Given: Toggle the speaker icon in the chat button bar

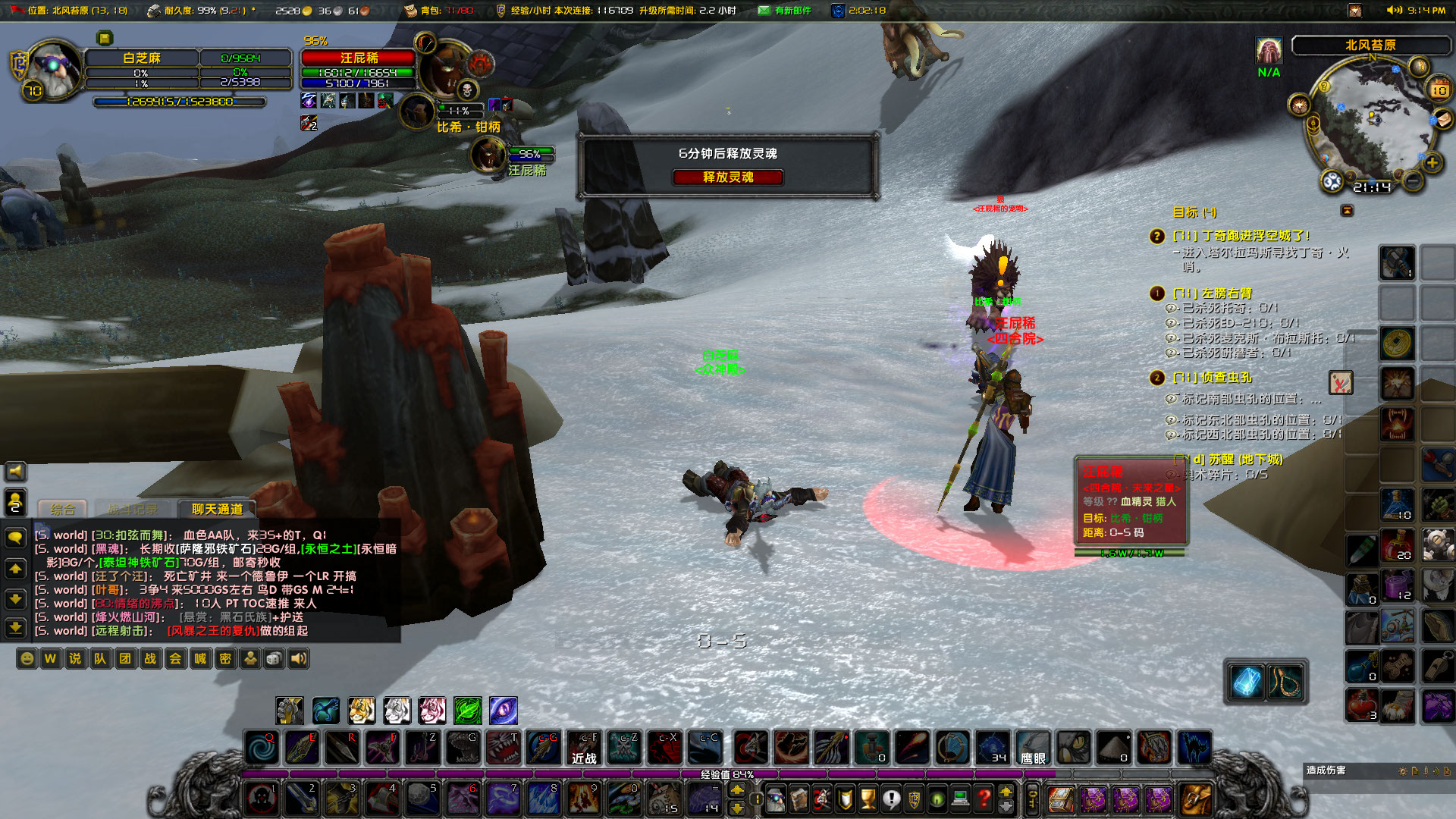Looking at the screenshot, I should 298,659.
